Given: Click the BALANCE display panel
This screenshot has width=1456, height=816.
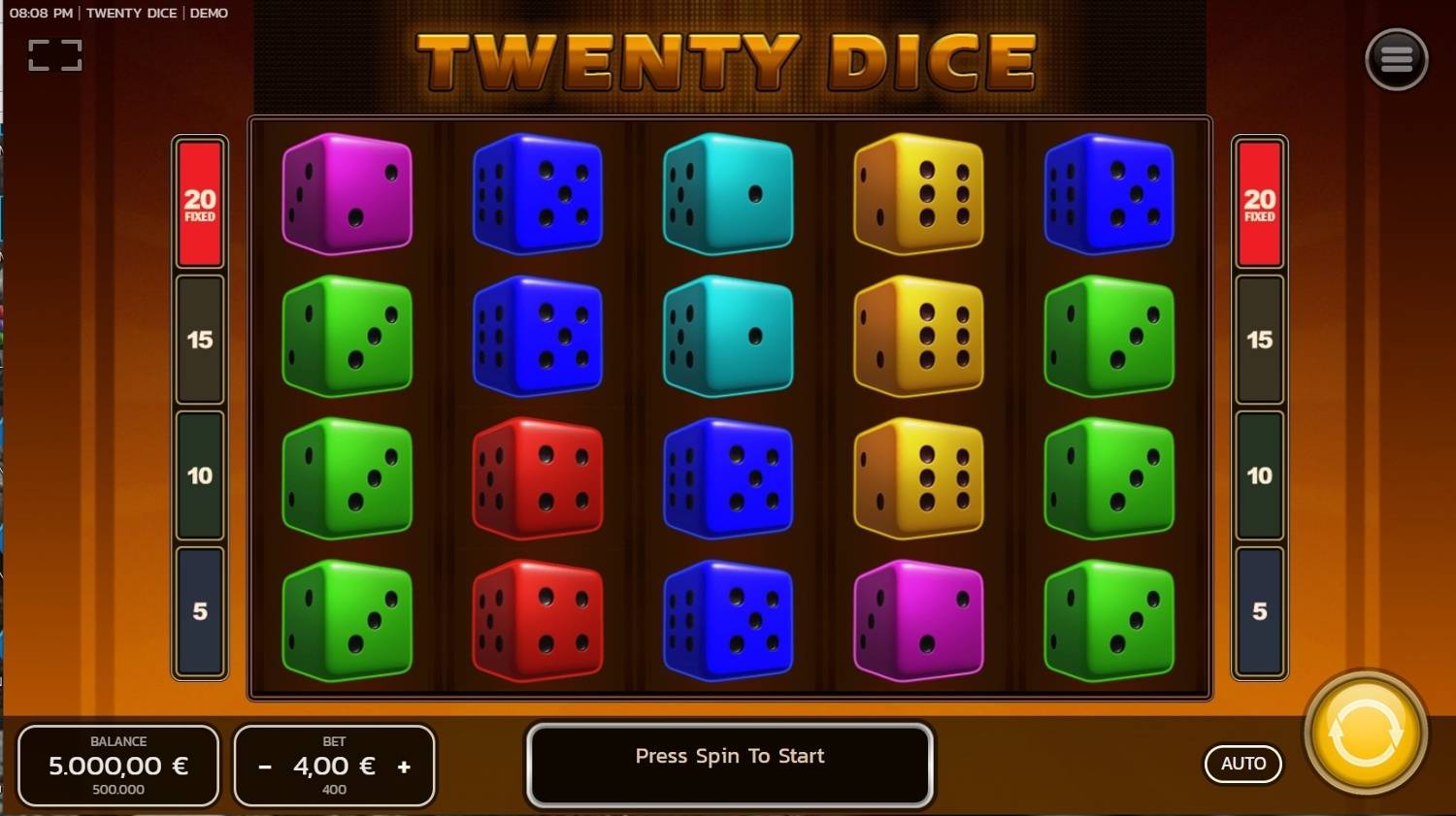Looking at the screenshot, I should (118, 766).
